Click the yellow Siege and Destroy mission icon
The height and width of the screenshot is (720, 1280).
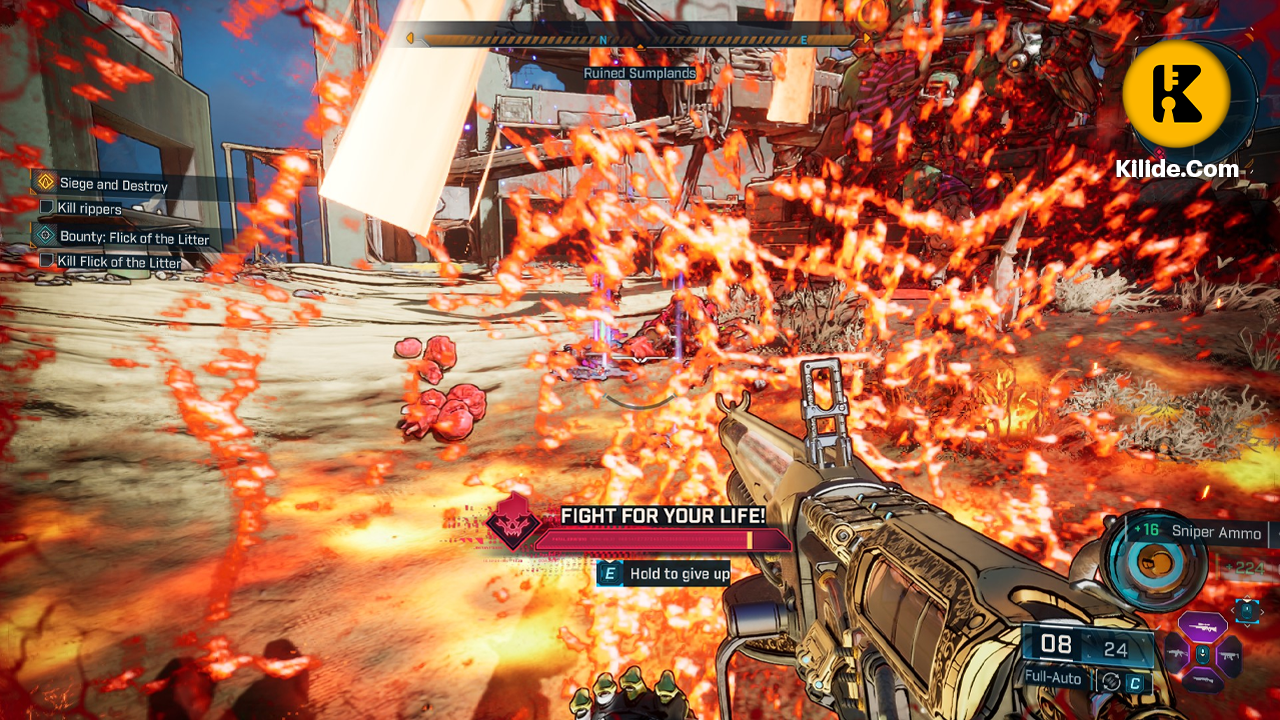point(45,183)
